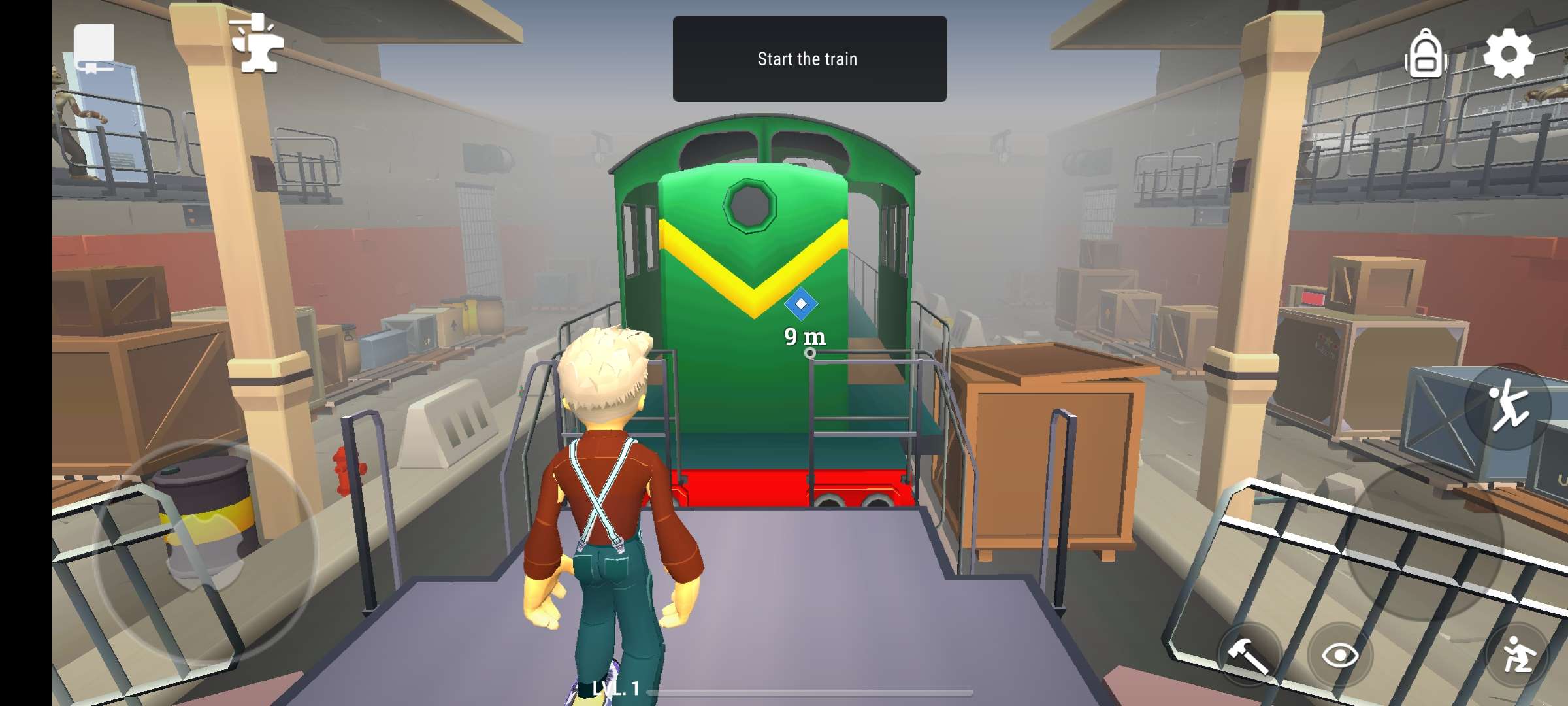This screenshot has height=706, width=1568.
Task: Tap the jump action button
Action: click(1508, 407)
